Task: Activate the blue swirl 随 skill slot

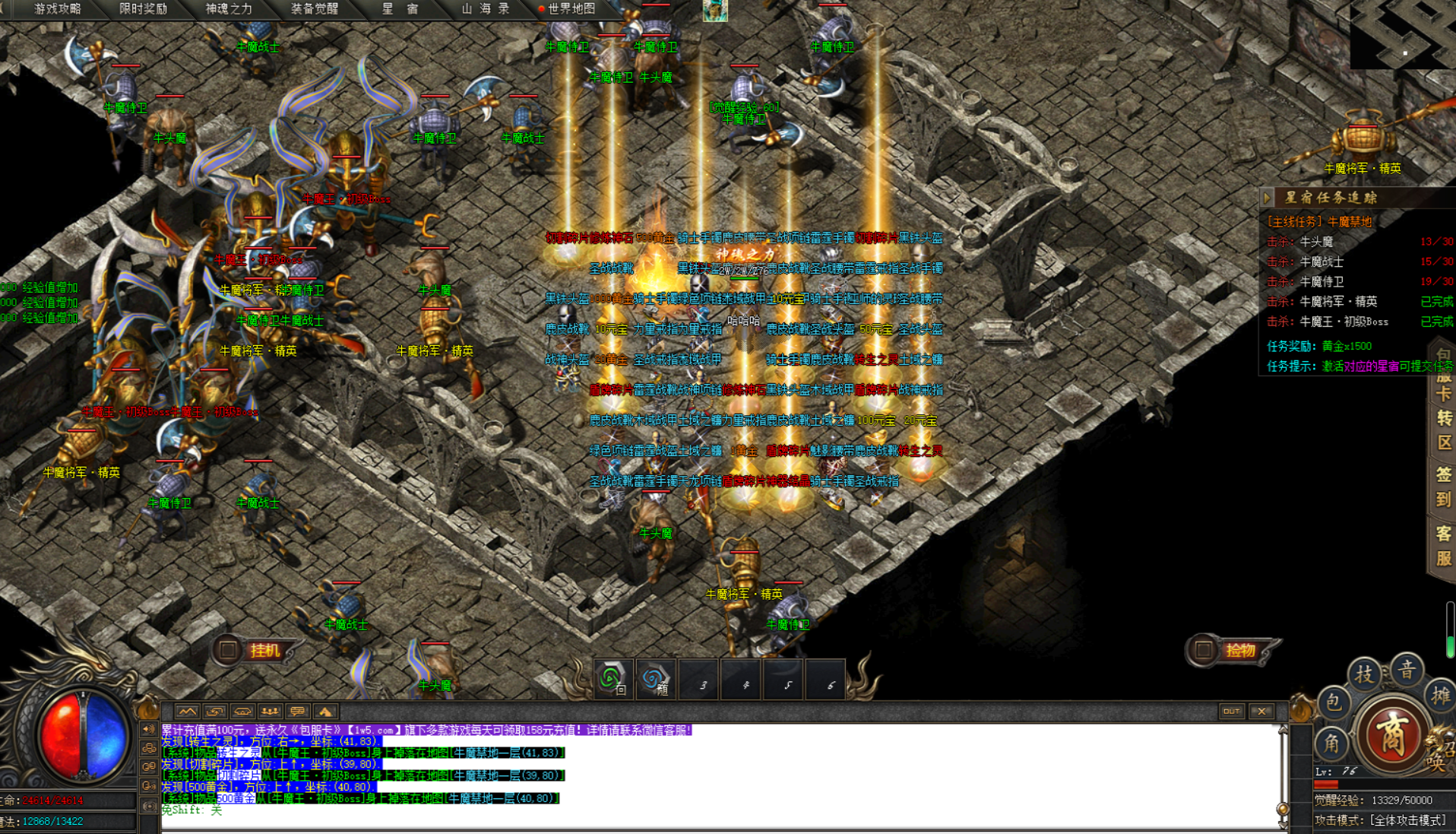Action: [655, 679]
